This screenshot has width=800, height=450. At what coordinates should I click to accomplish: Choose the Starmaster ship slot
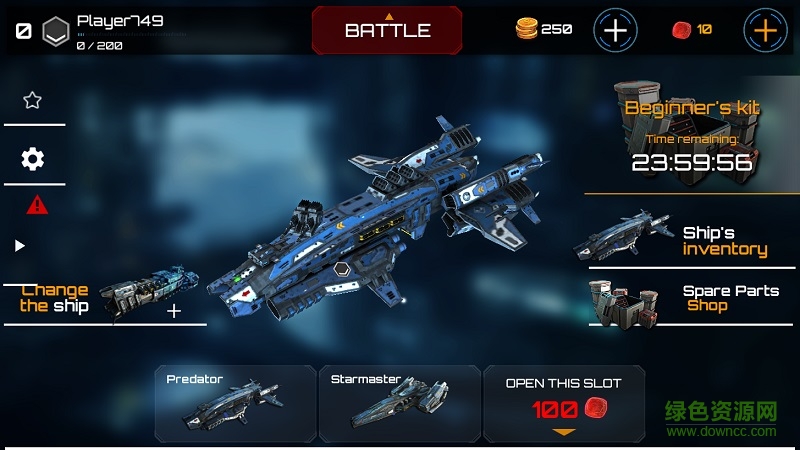pos(399,405)
